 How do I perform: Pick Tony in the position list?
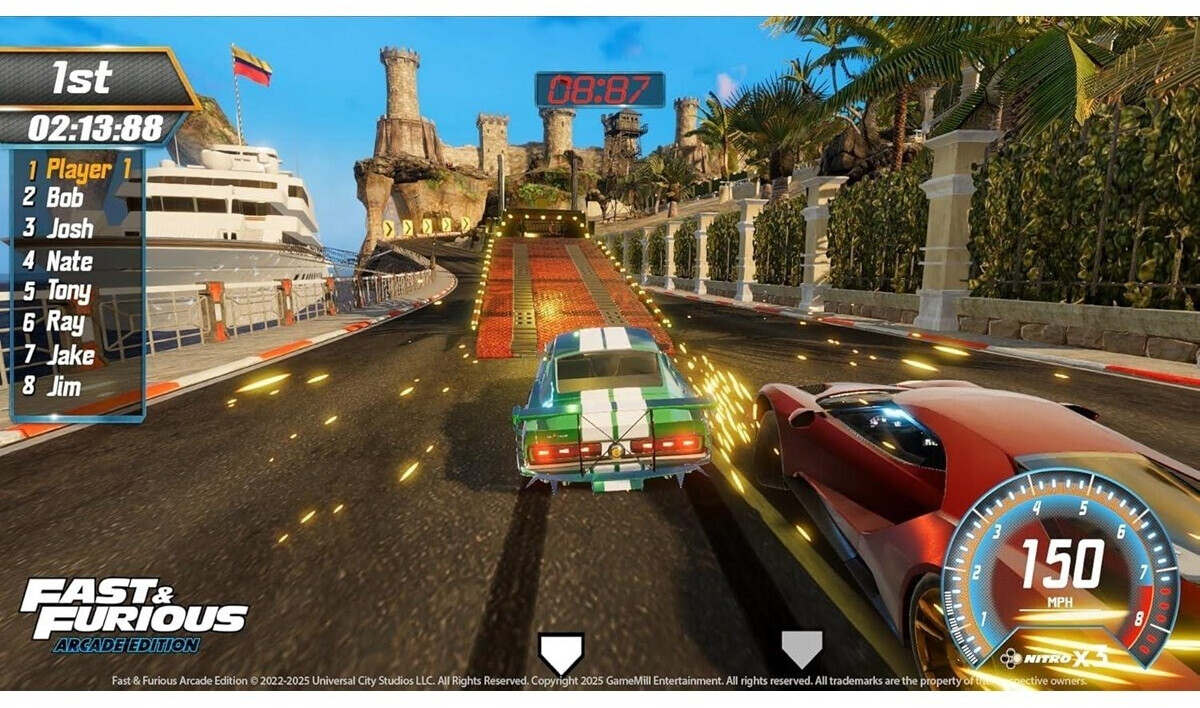69,291
